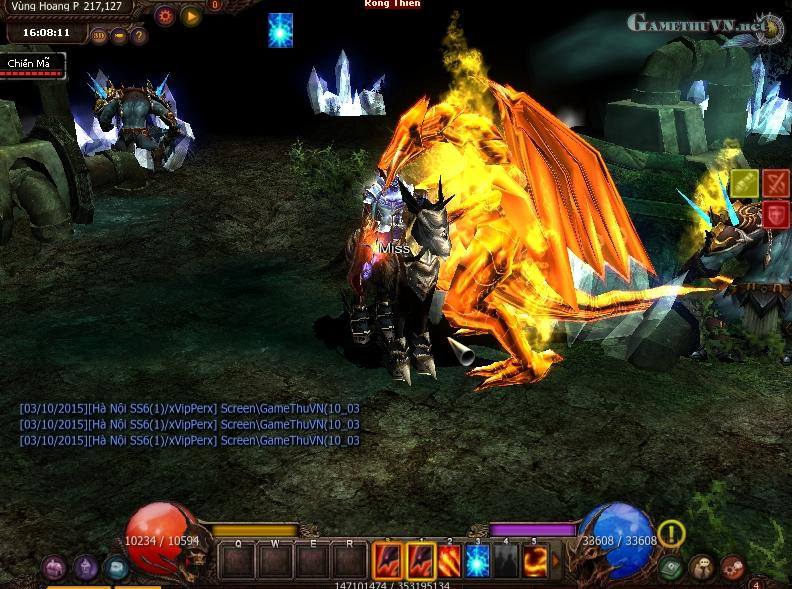Open the red gears system menu icon
This screenshot has width=792, height=589.
tap(732, 568)
